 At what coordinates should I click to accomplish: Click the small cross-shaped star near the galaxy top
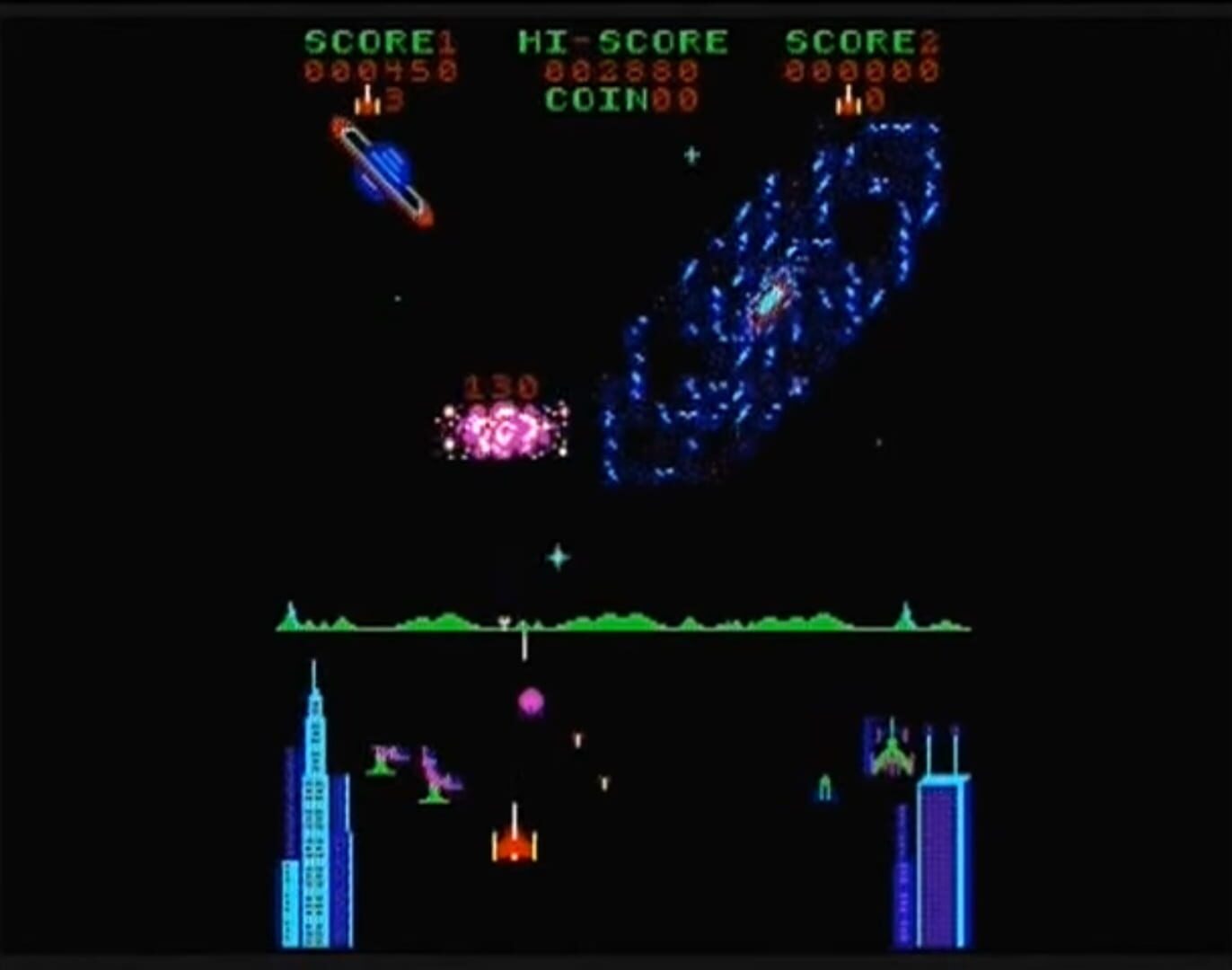tap(691, 154)
